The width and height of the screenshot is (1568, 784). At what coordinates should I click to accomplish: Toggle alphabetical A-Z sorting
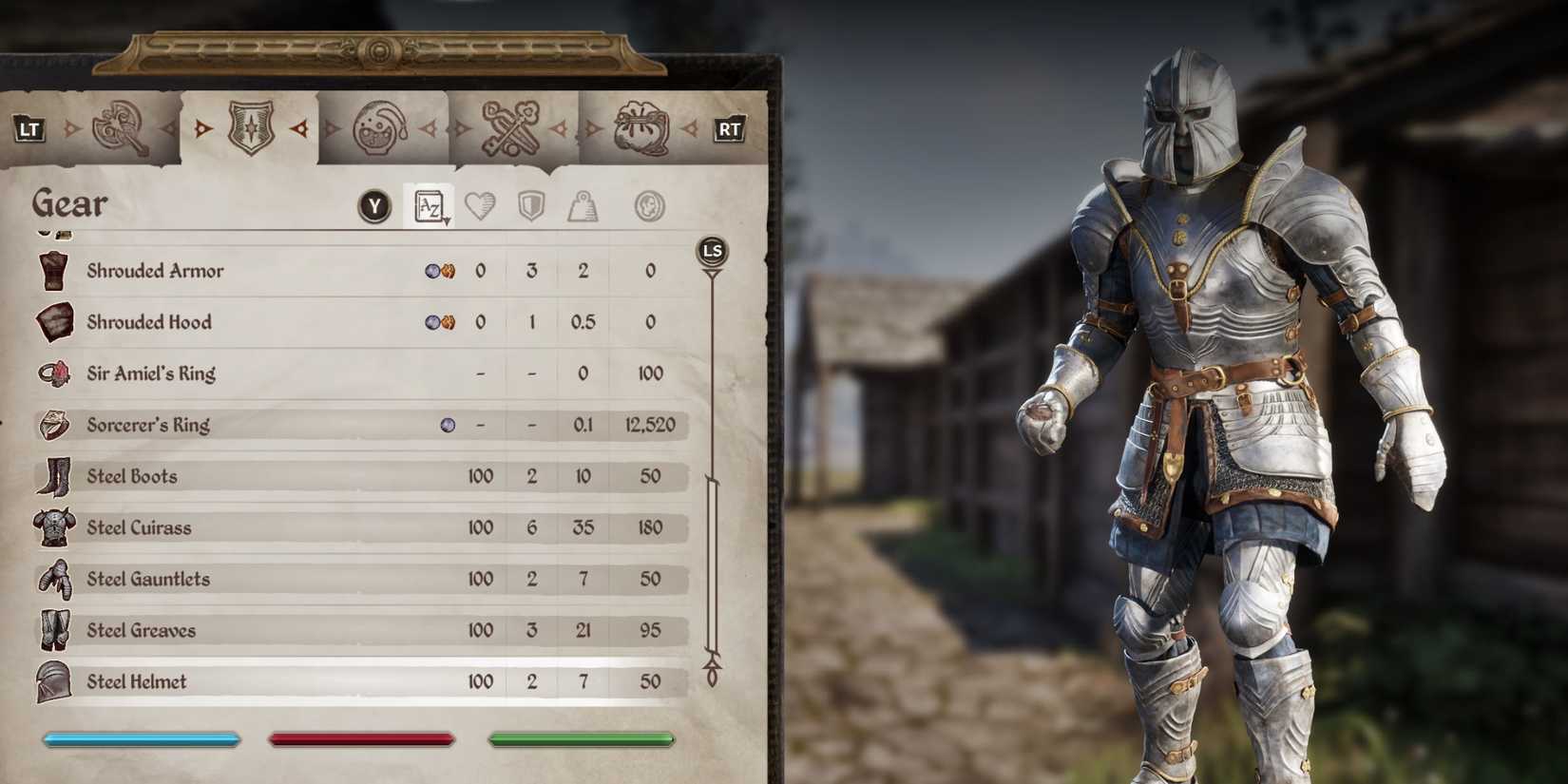tap(428, 204)
